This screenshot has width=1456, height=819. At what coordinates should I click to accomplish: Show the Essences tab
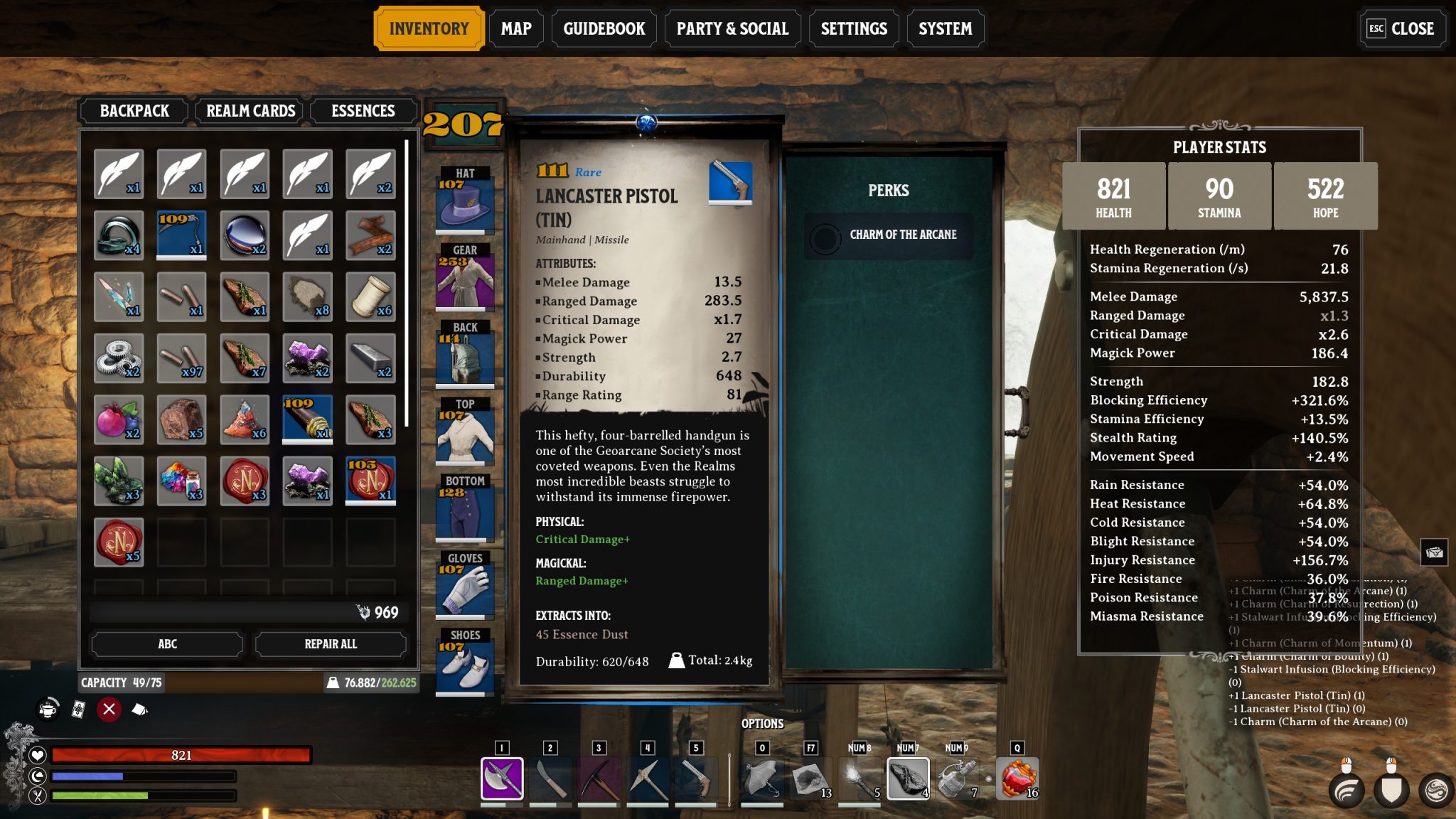pos(363,111)
